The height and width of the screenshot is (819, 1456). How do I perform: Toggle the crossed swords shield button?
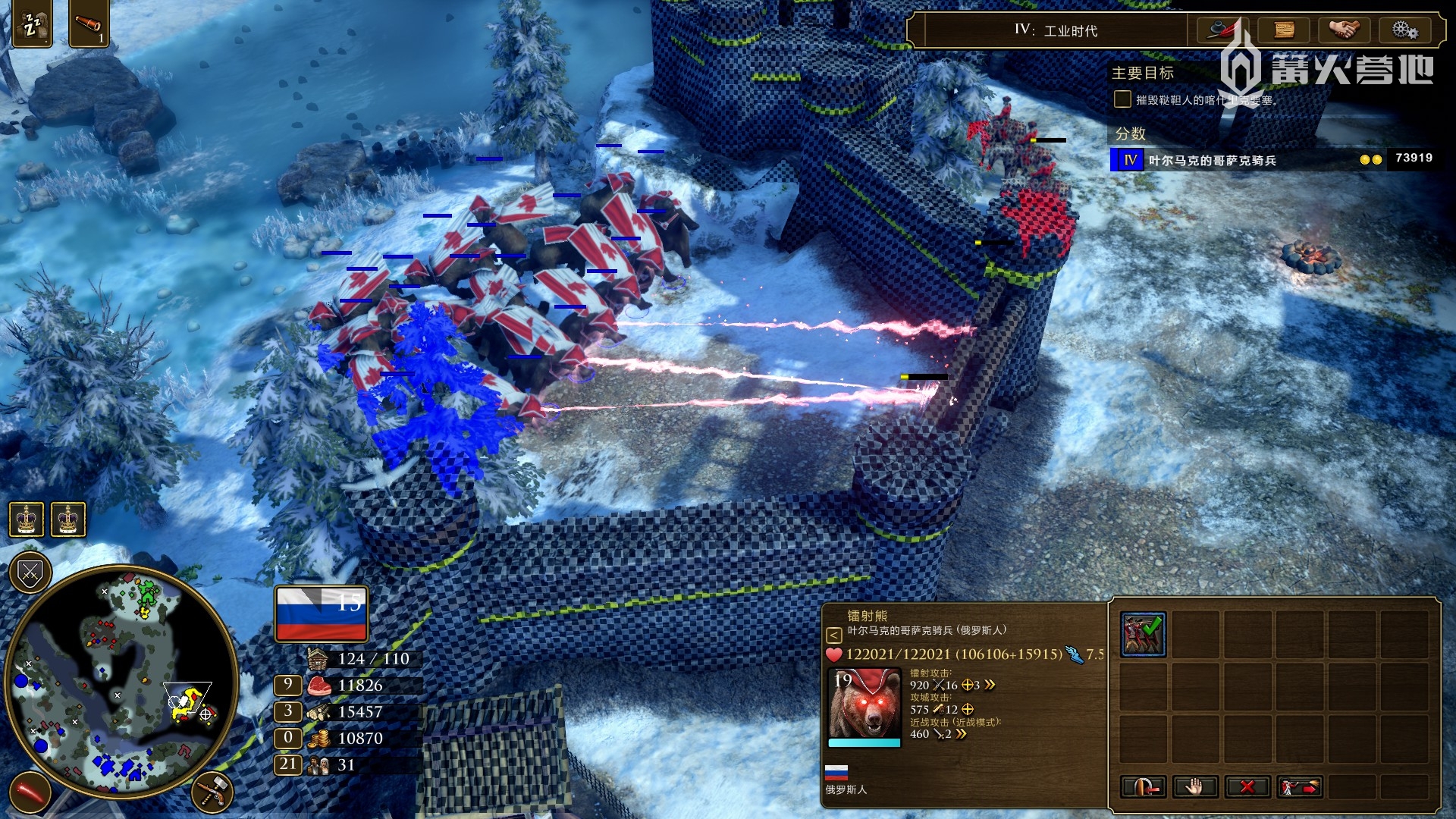[30, 573]
